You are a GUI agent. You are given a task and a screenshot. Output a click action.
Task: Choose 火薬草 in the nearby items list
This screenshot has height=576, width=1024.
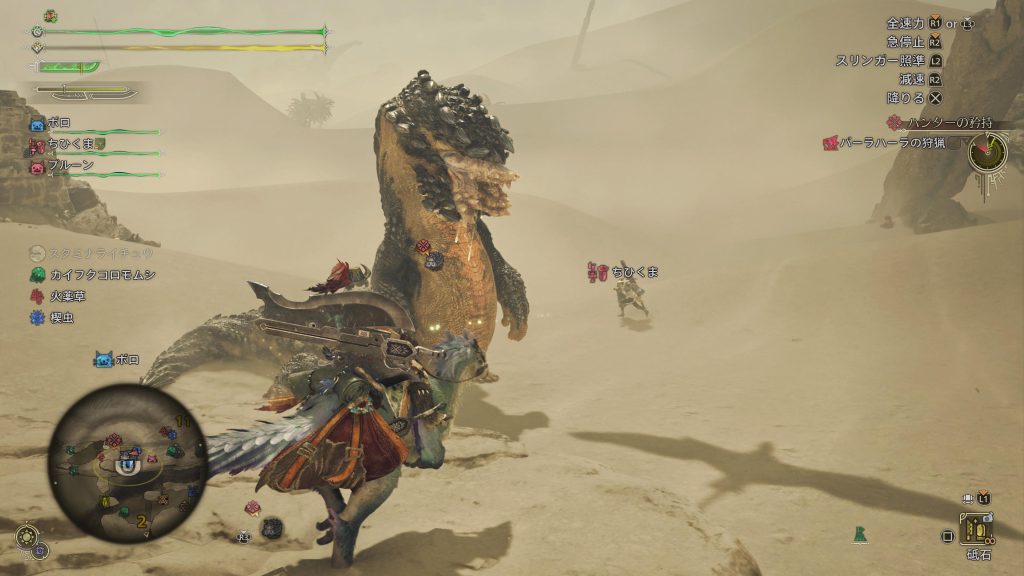69,296
